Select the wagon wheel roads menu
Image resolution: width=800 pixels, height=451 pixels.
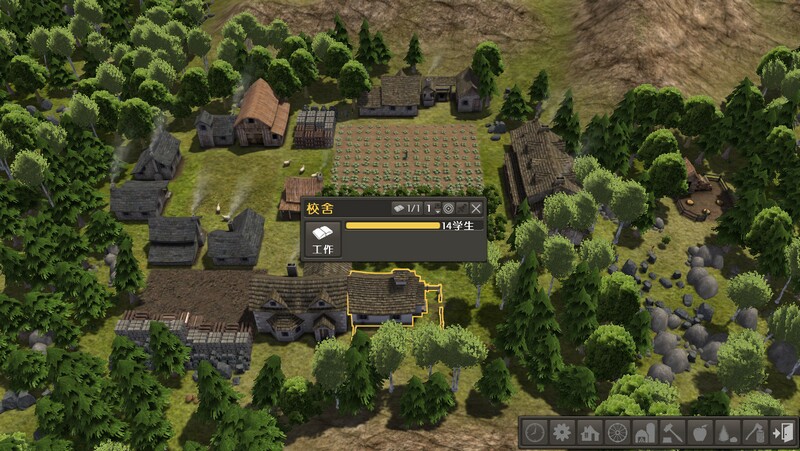(618, 432)
